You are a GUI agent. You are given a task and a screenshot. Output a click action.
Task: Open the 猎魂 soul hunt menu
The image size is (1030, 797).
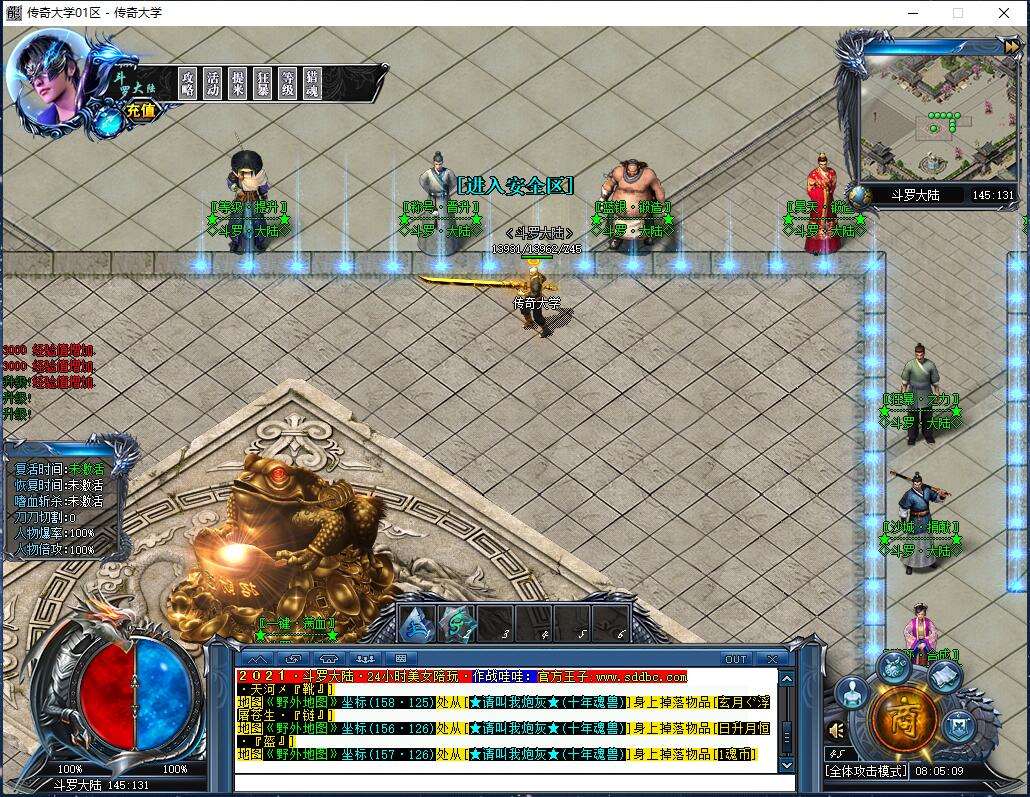313,83
